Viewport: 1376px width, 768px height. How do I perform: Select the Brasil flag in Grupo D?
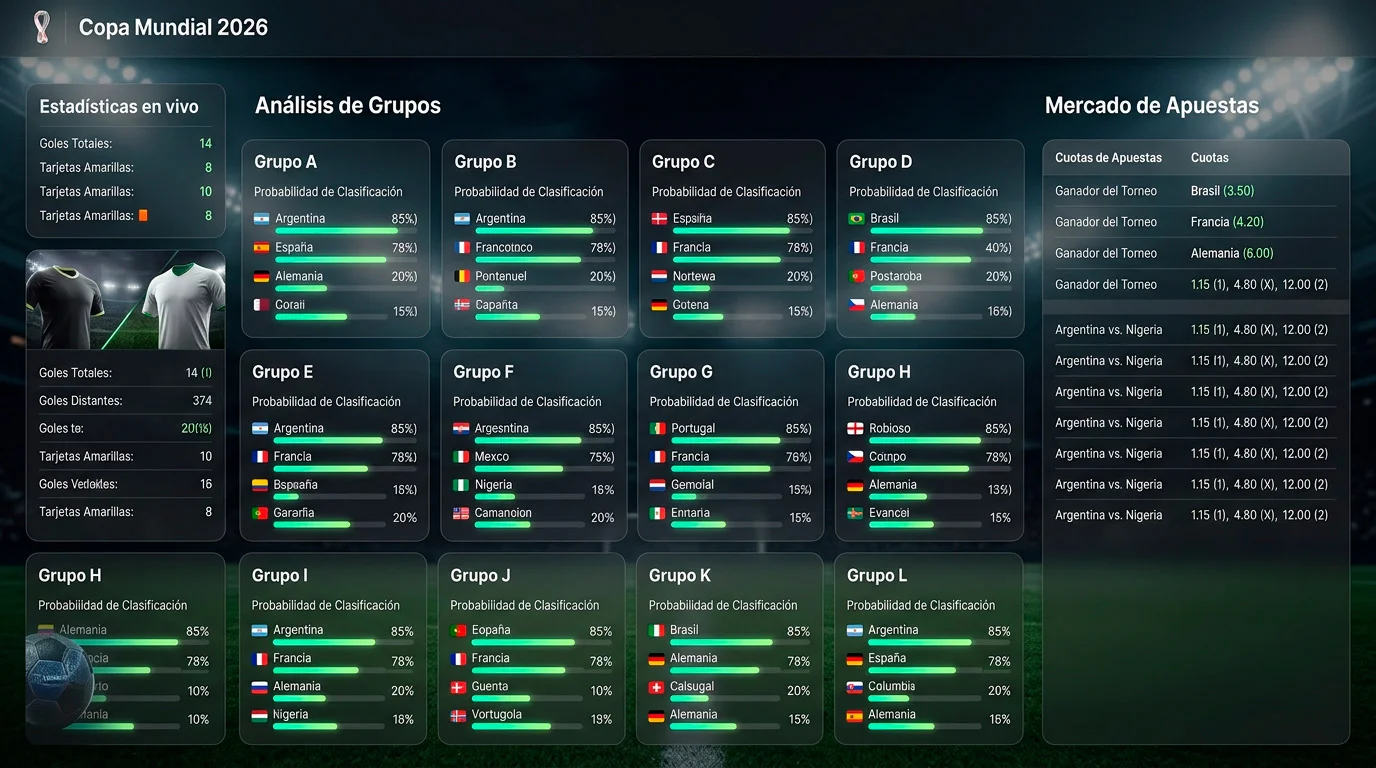858,218
